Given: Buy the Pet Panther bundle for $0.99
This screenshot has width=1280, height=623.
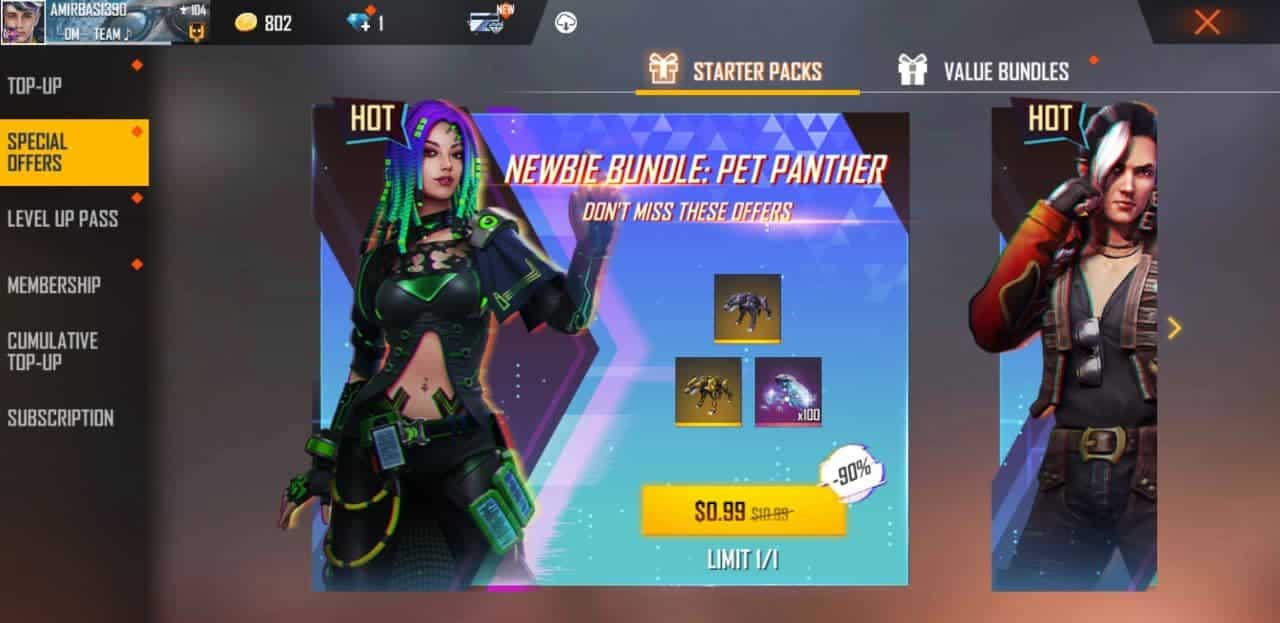Looking at the screenshot, I should (743, 512).
